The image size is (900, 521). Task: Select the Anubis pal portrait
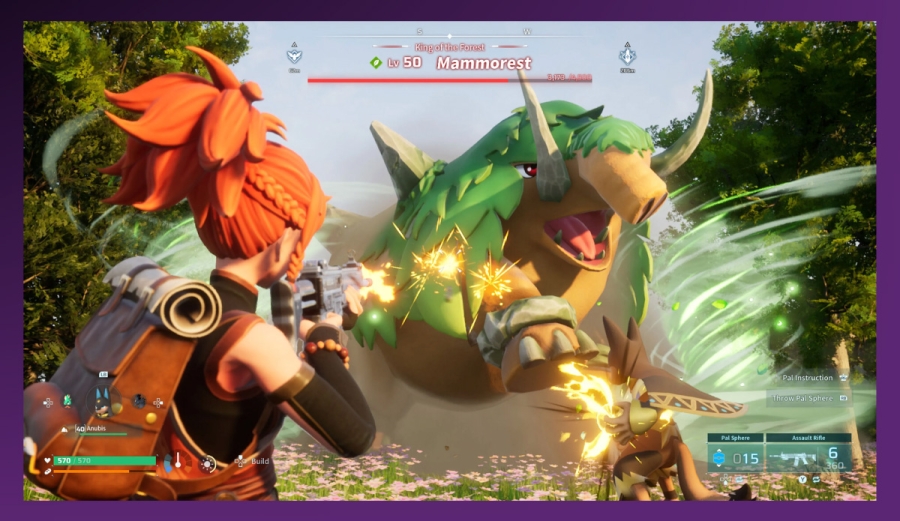102,401
